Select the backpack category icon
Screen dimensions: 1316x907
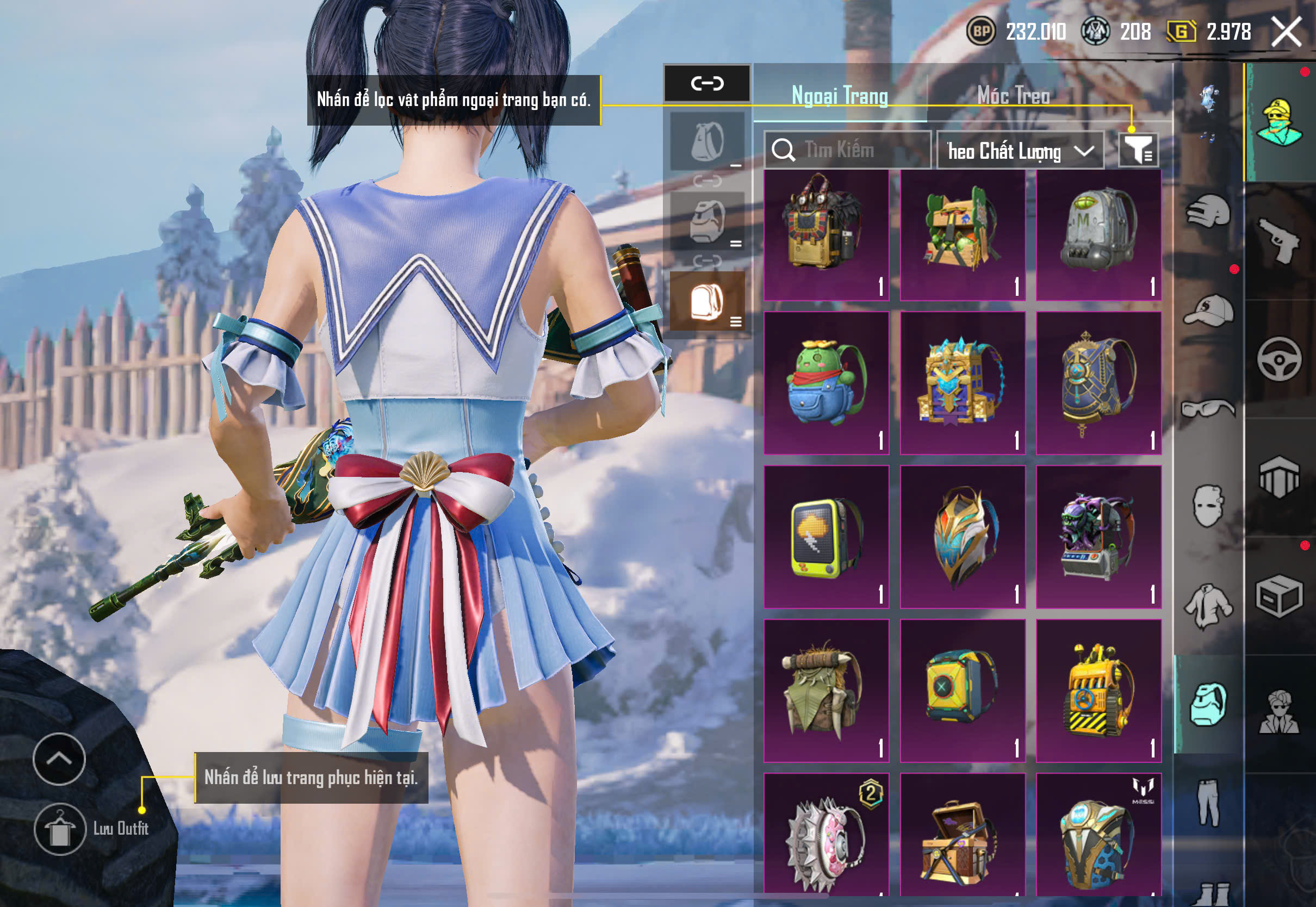1208,705
